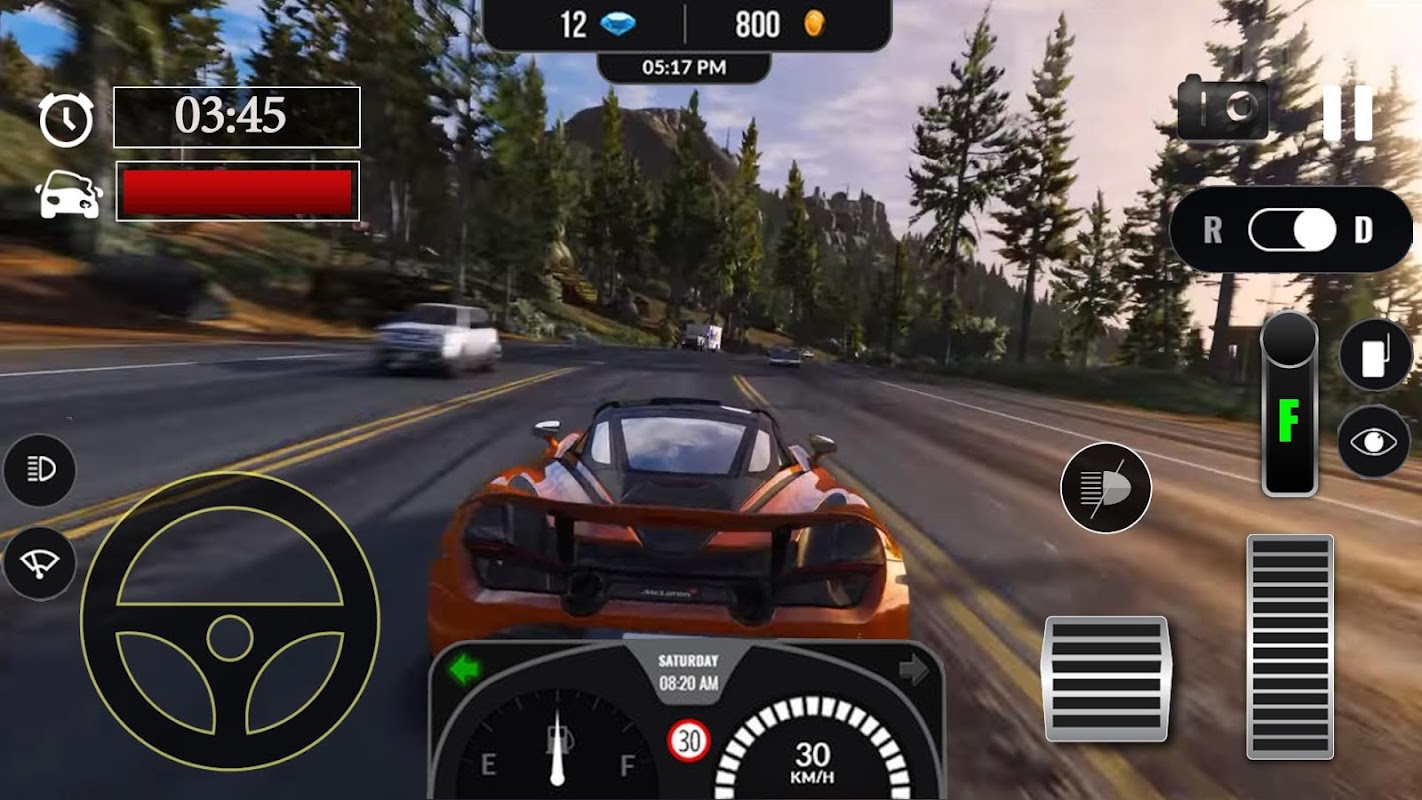Open the car door button

[1375, 354]
